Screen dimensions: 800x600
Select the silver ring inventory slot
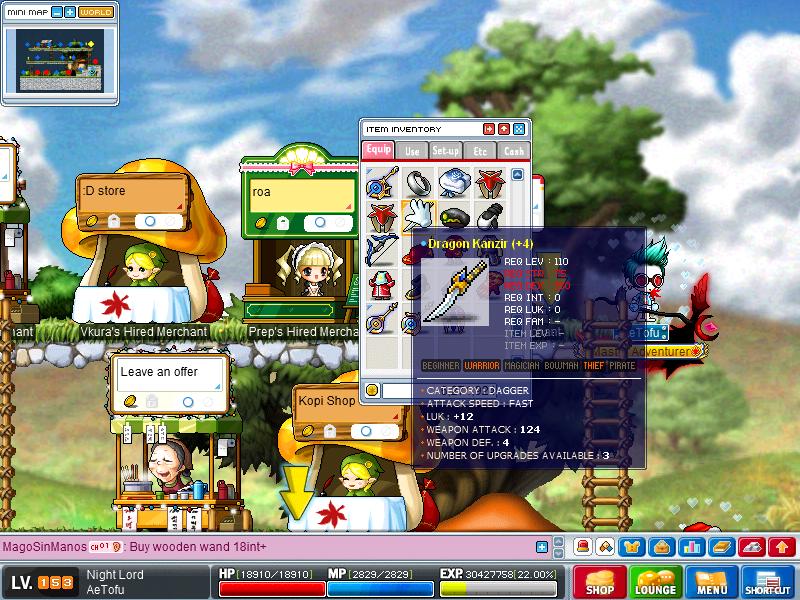click(417, 182)
